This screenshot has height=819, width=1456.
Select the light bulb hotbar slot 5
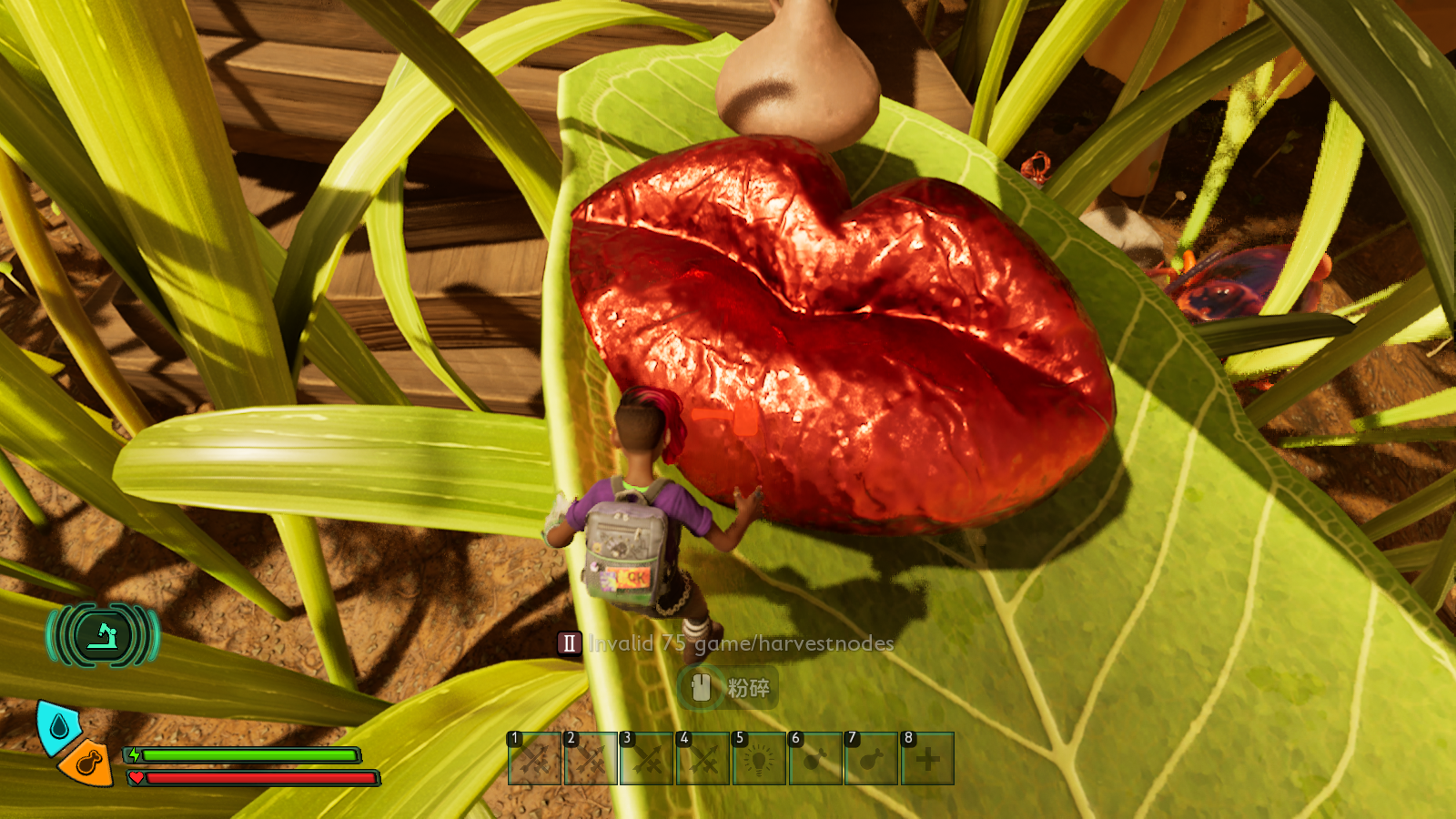pyautogui.click(x=759, y=759)
